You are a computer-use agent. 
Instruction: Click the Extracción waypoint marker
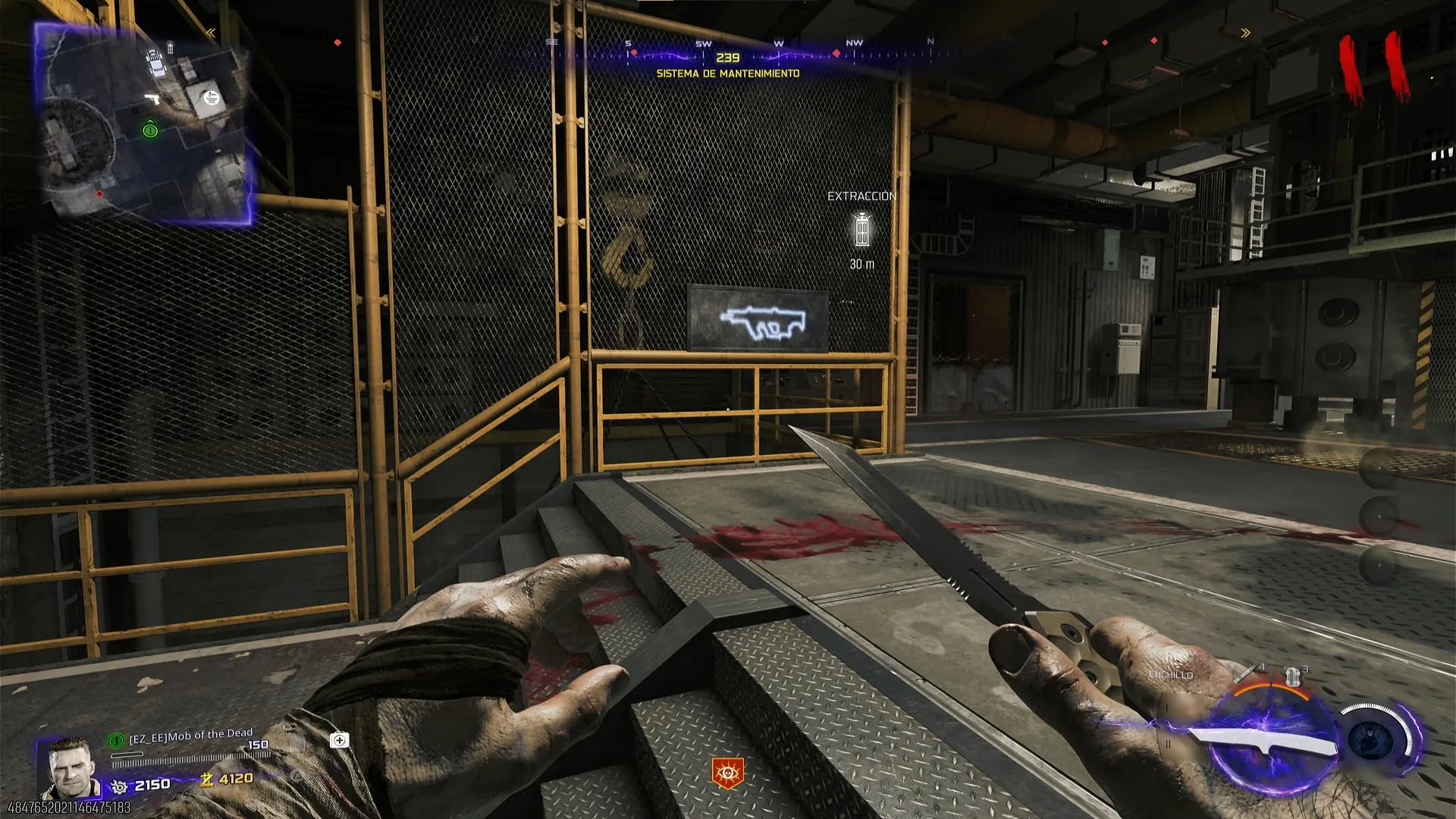(861, 229)
